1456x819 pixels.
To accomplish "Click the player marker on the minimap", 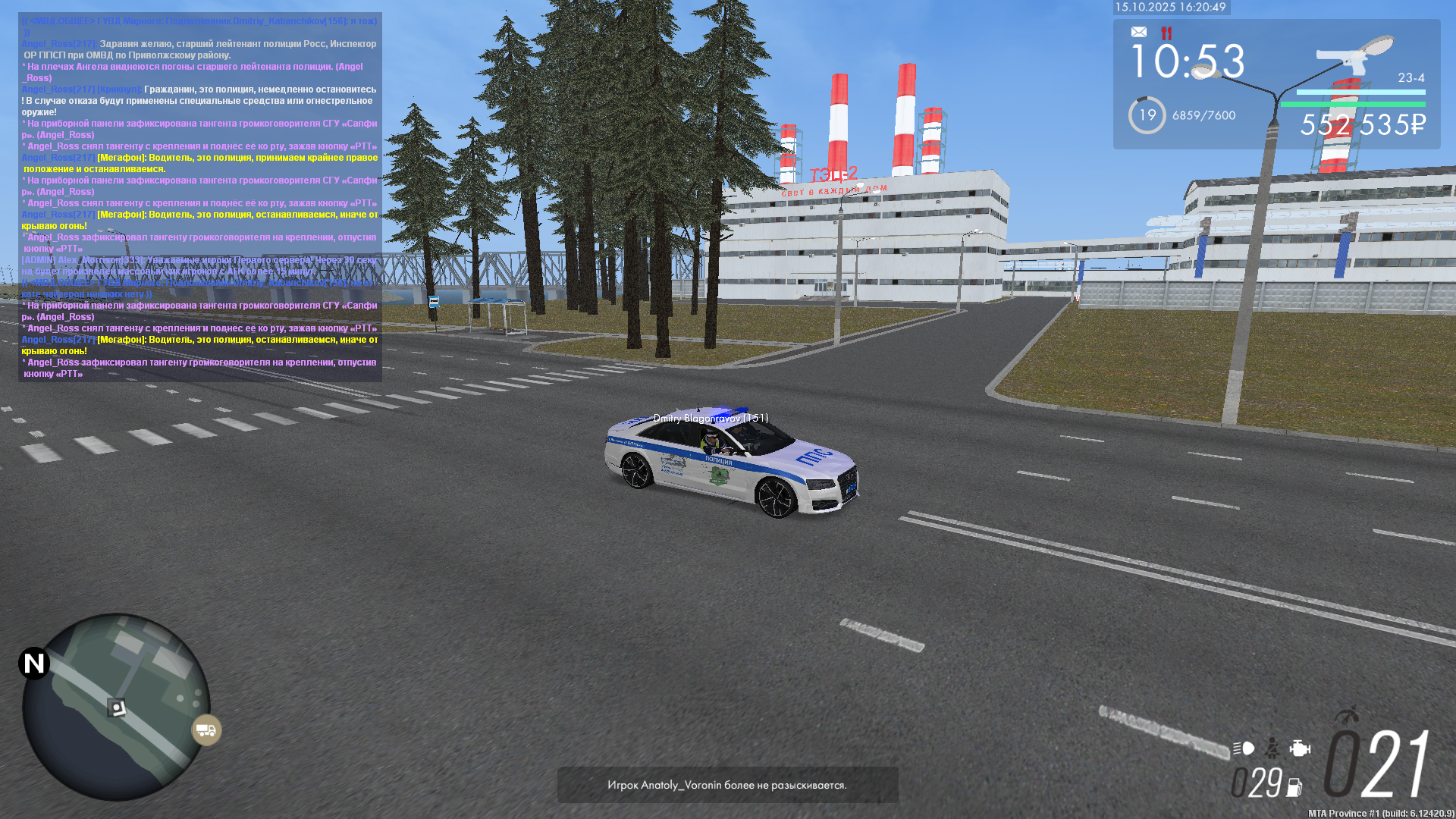I will click(x=116, y=708).
